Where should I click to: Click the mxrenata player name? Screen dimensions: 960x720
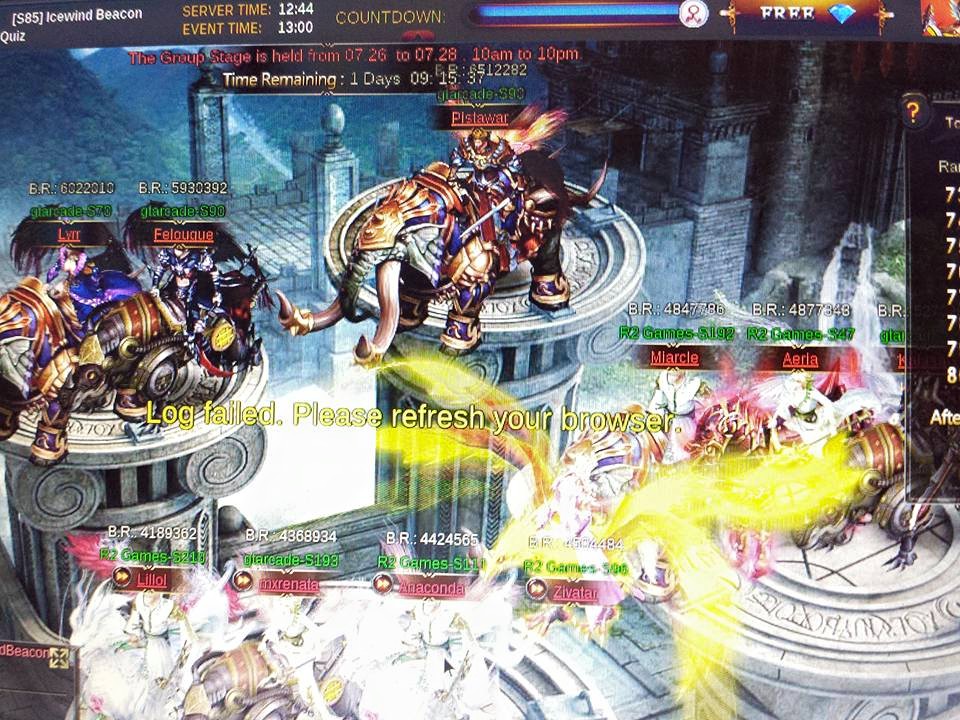[x=289, y=584]
